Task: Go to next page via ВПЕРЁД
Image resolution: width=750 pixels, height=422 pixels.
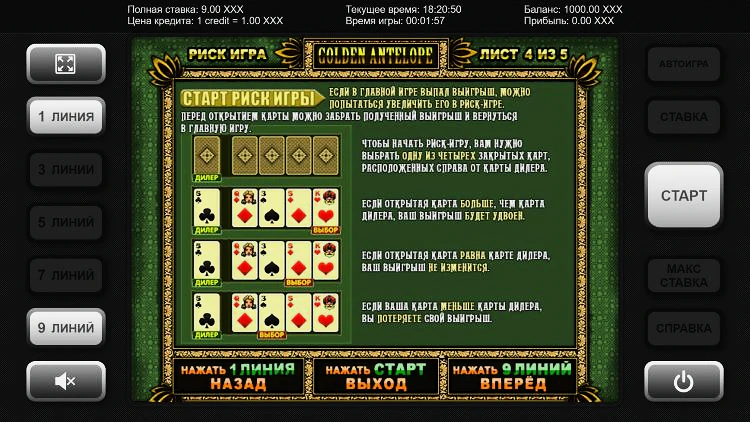Action: 512,376
